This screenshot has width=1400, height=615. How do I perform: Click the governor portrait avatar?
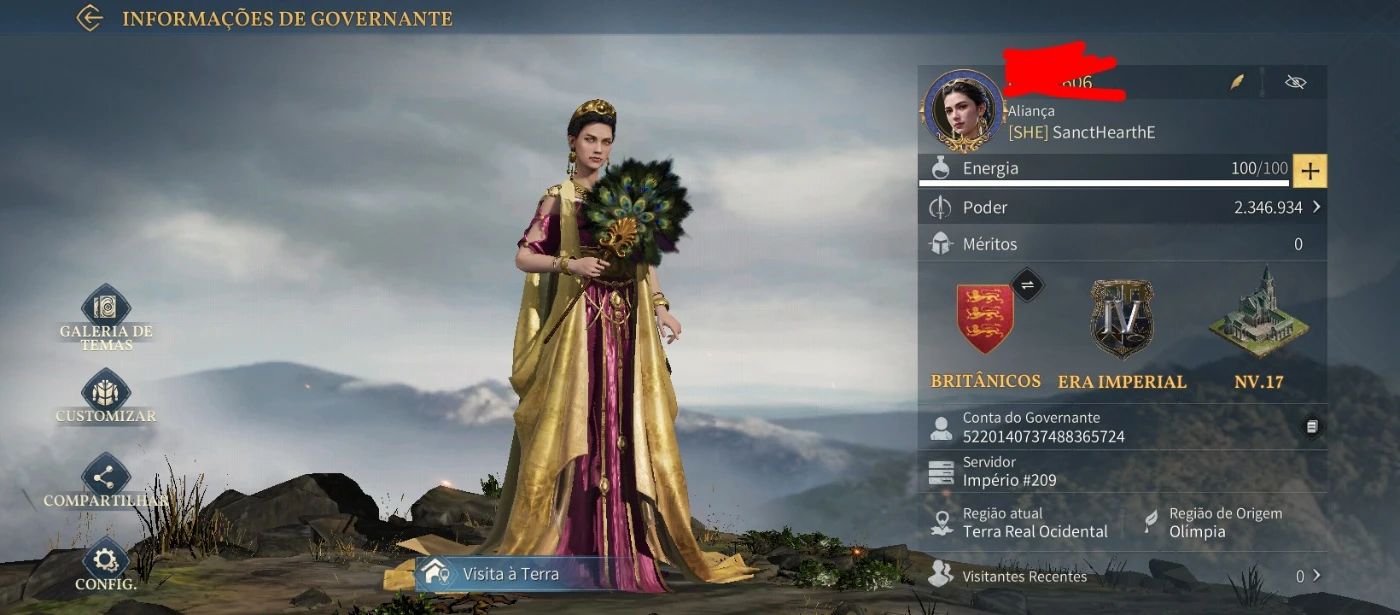pyautogui.click(x=963, y=110)
